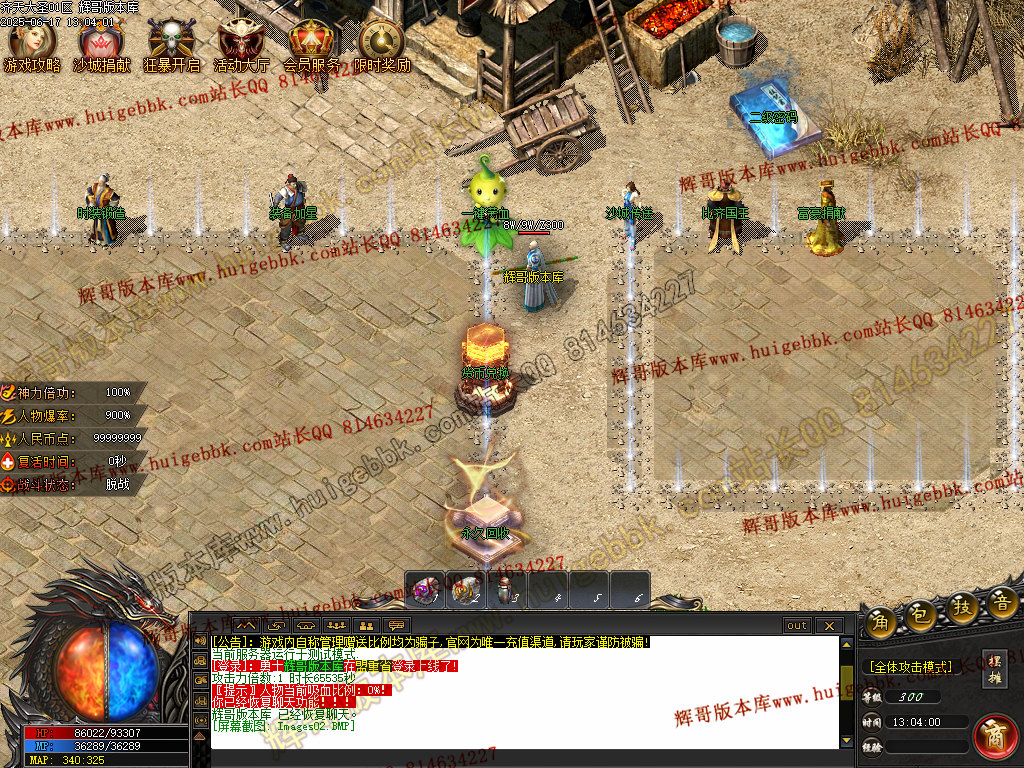Open the 活动大厅 event hall

click(x=241, y=45)
